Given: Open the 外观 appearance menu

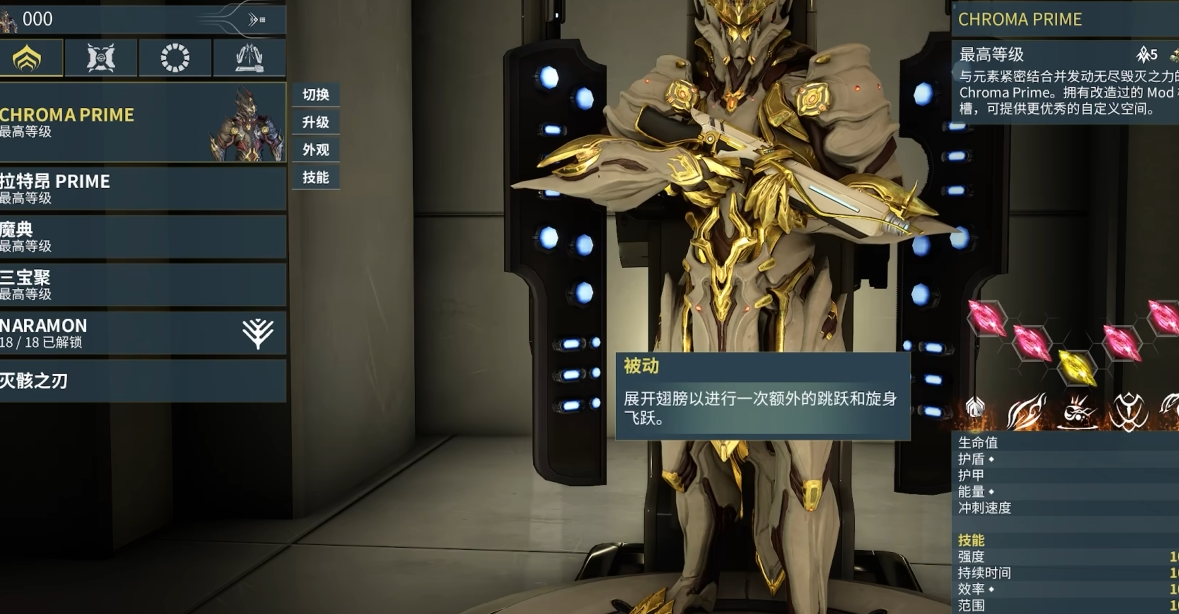Looking at the screenshot, I should pyautogui.click(x=316, y=150).
